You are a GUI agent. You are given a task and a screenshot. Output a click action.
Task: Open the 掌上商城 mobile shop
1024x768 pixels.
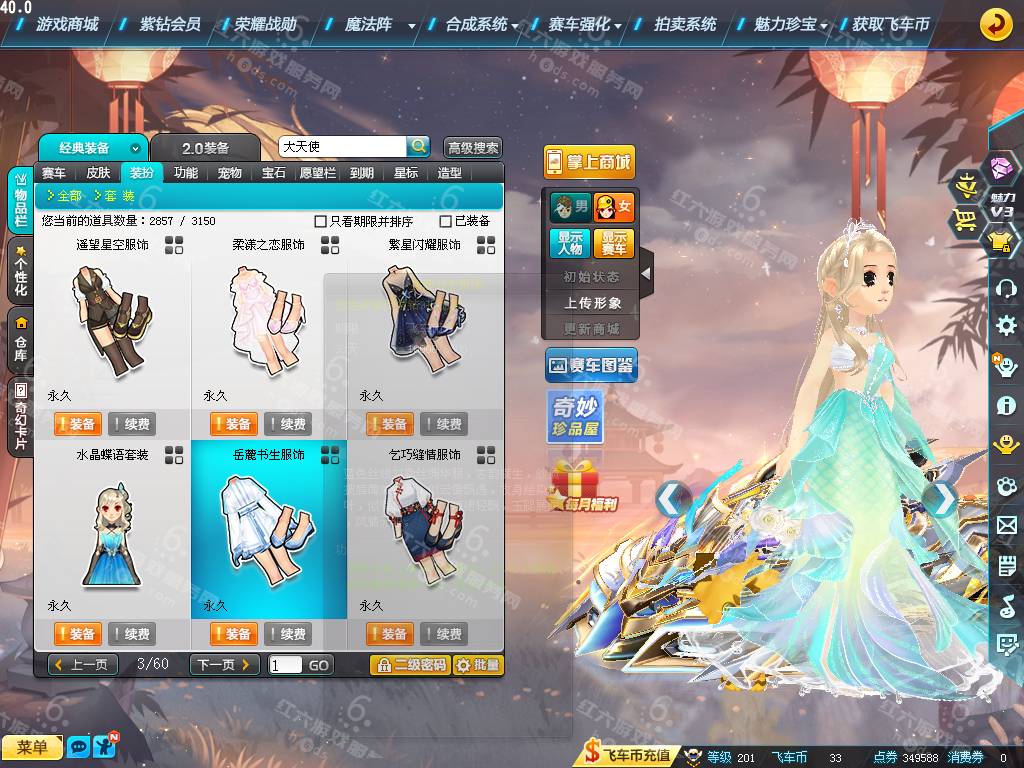coord(590,162)
